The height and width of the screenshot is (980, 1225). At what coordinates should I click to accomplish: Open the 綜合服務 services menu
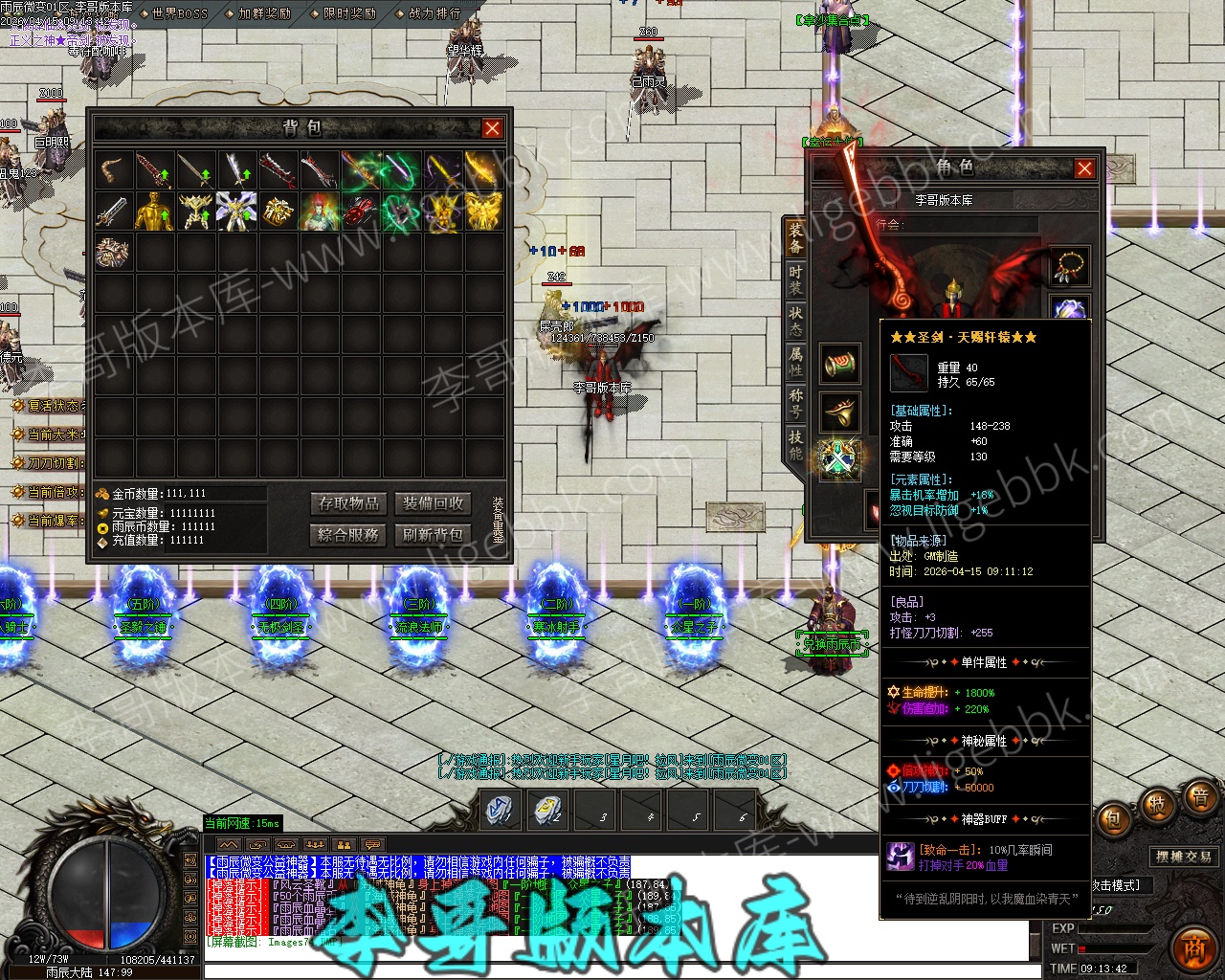point(349,534)
